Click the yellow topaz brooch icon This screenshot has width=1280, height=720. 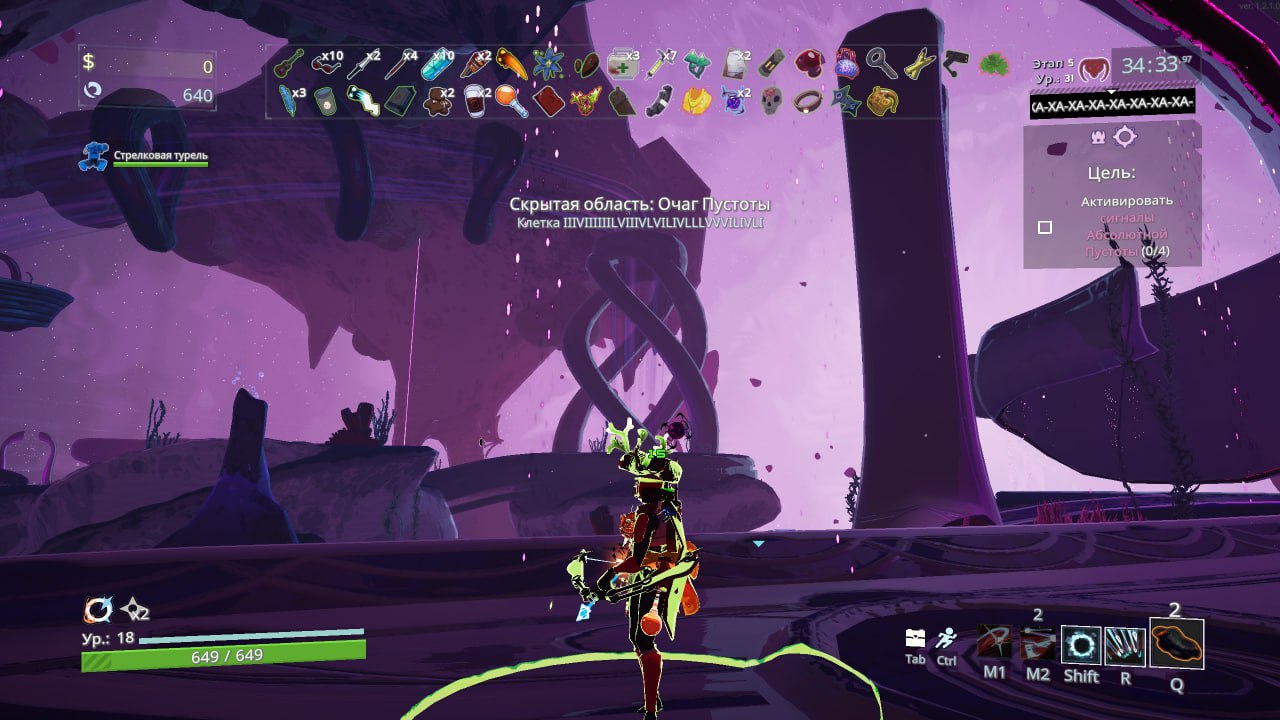pyautogui.click(x=696, y=100)
